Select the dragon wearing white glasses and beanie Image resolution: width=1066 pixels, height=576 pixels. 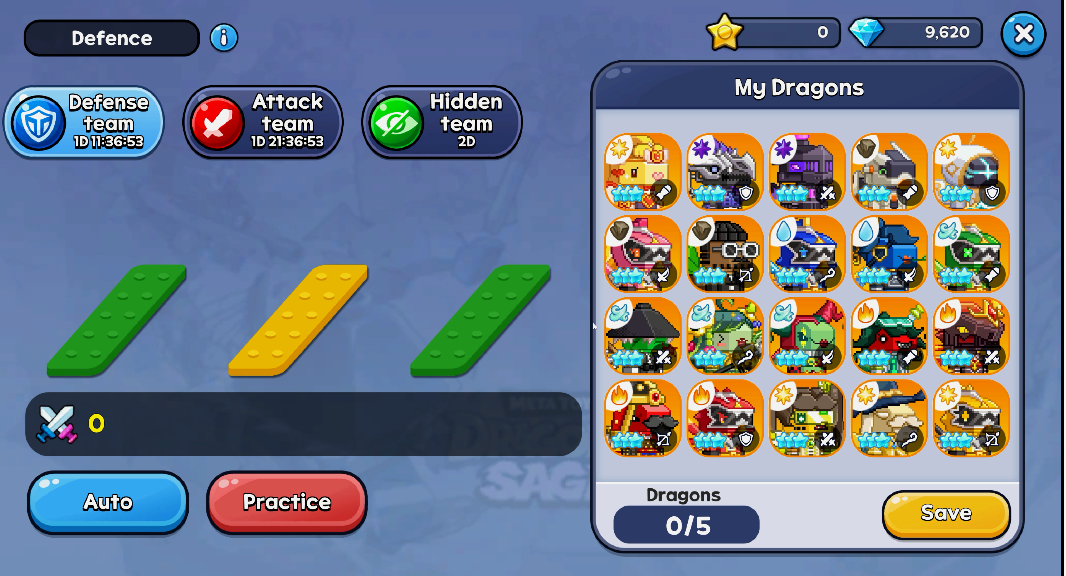[x=725, y=253]
